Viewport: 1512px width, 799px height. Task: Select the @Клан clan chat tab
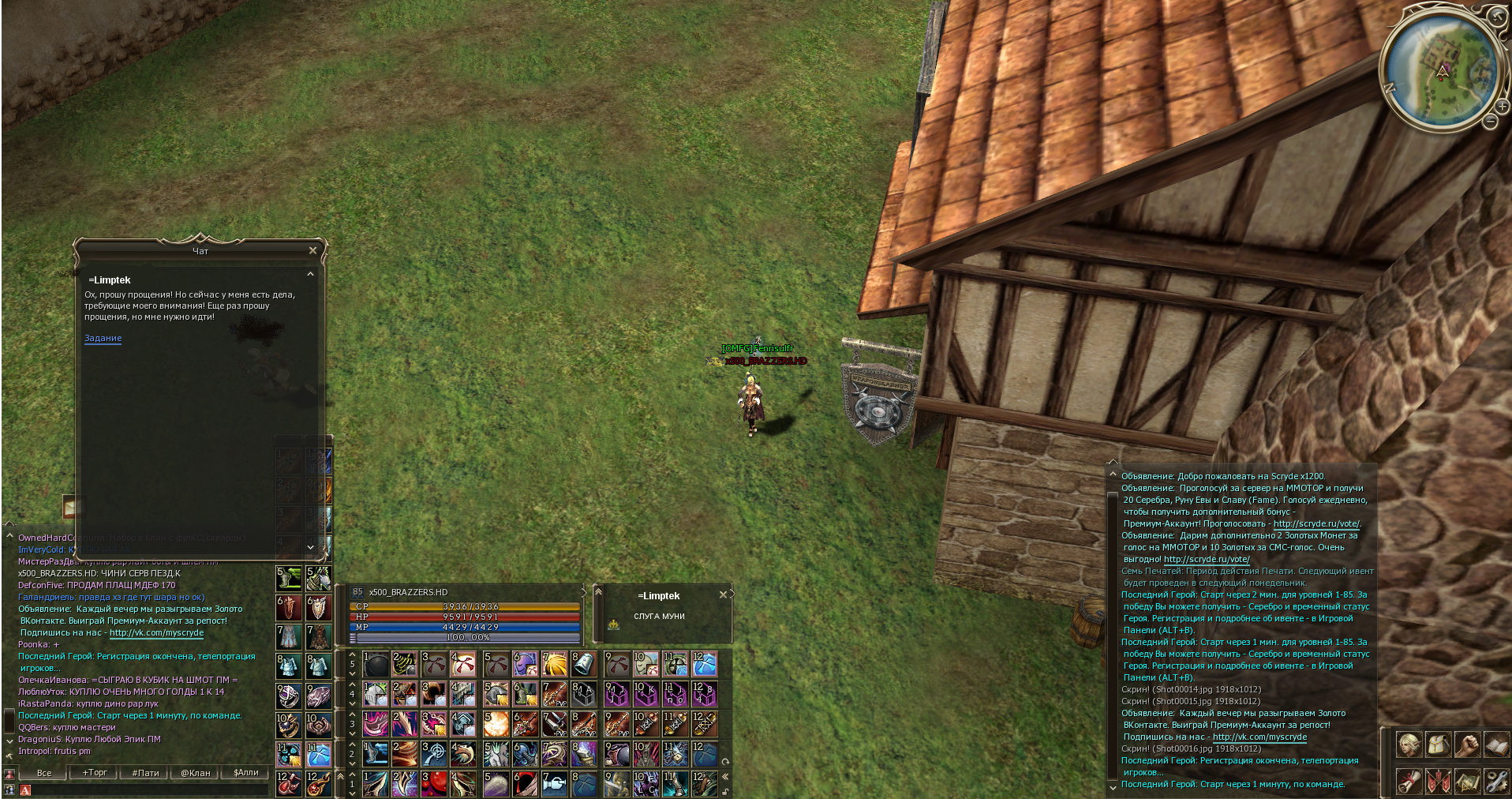click(196, 773)
